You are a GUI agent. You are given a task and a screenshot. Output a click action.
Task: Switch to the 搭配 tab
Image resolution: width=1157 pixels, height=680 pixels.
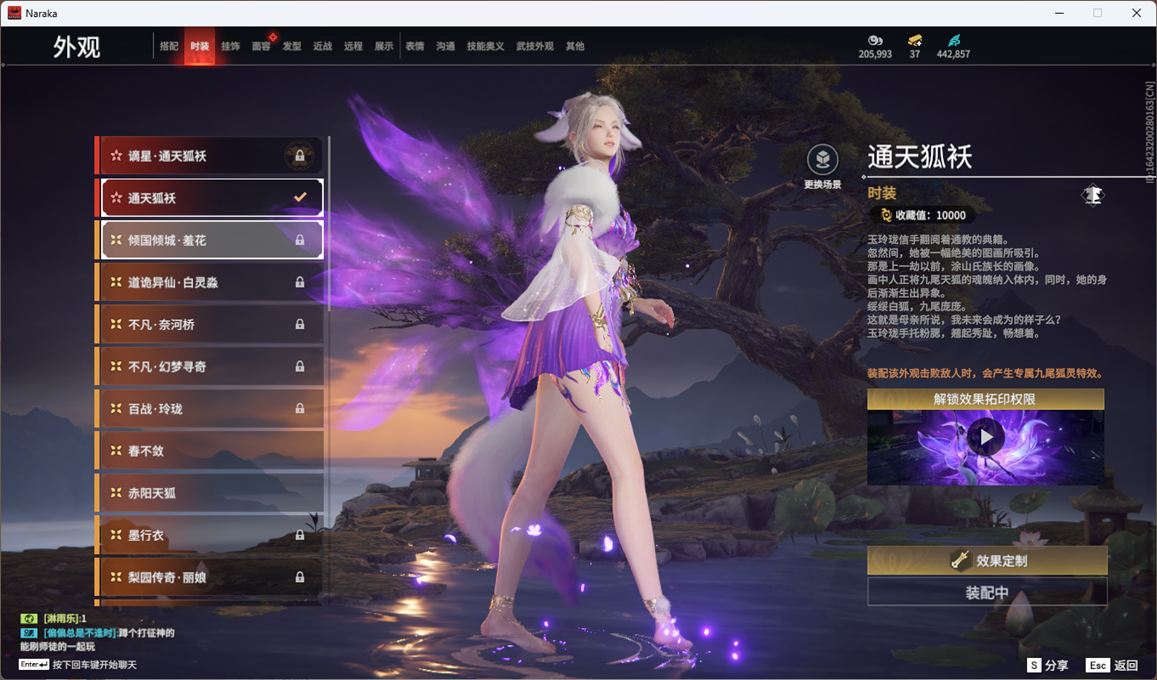coord(169,46)
